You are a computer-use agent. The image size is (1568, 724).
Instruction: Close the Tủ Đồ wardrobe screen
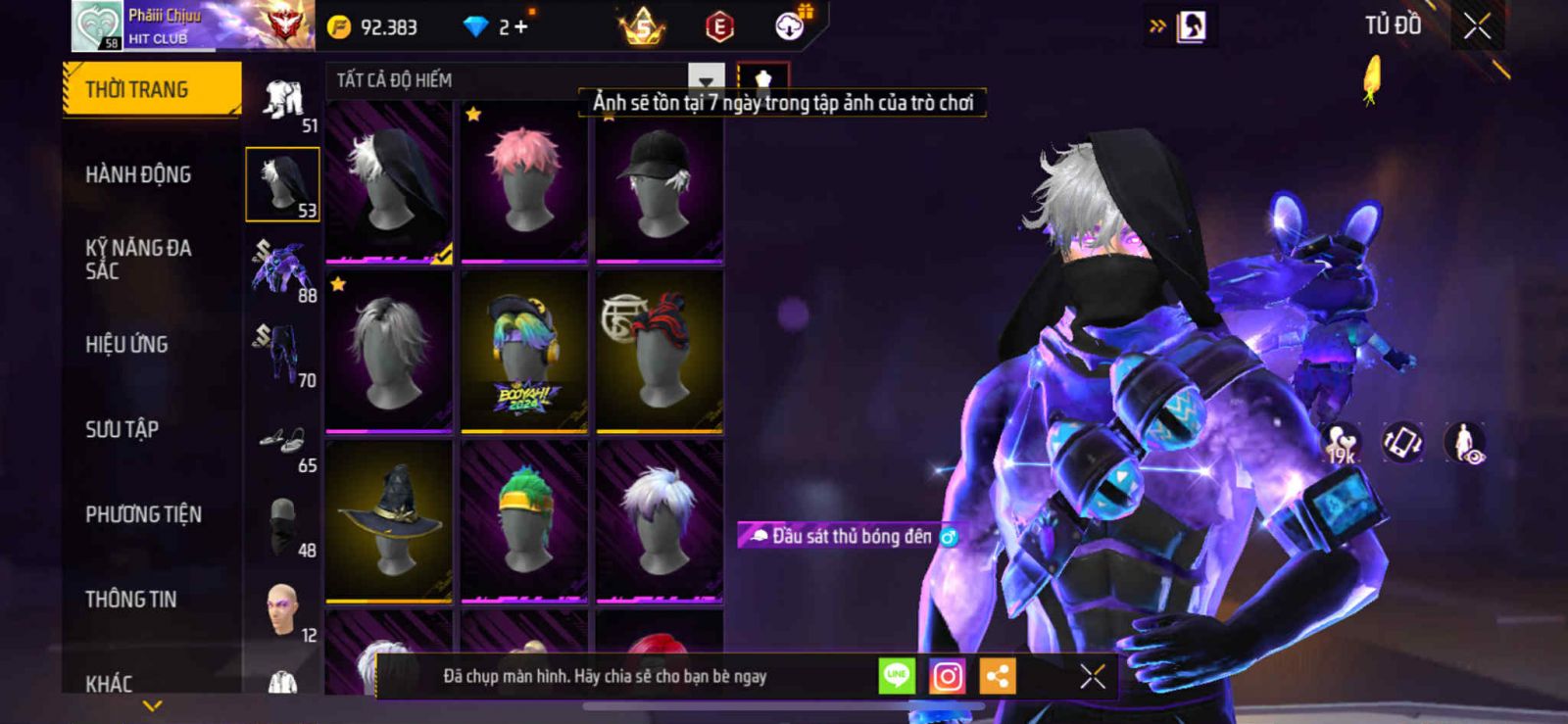pos(1477,26)
